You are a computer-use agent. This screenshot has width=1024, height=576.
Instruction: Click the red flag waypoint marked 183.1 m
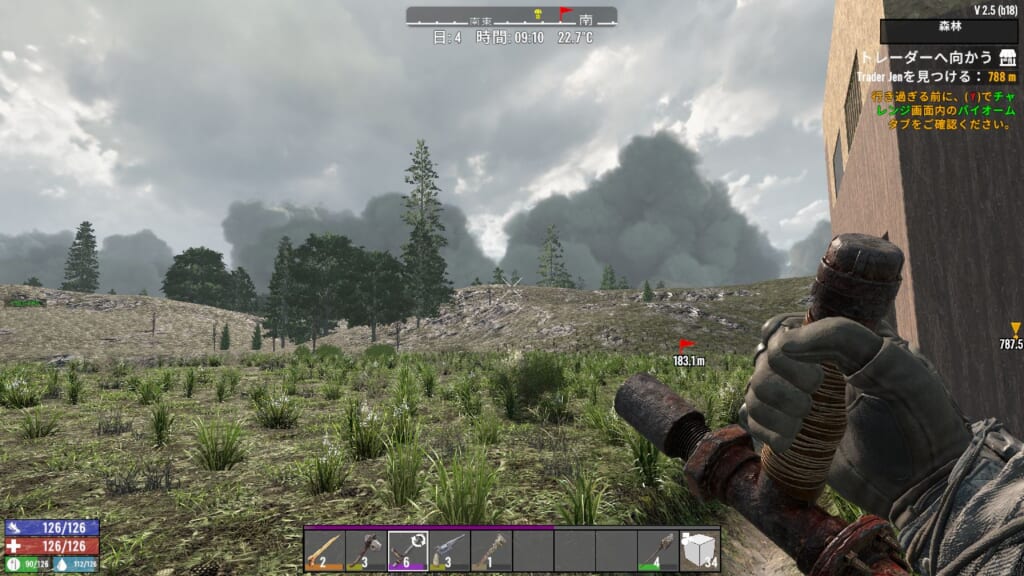click(688, 347)
